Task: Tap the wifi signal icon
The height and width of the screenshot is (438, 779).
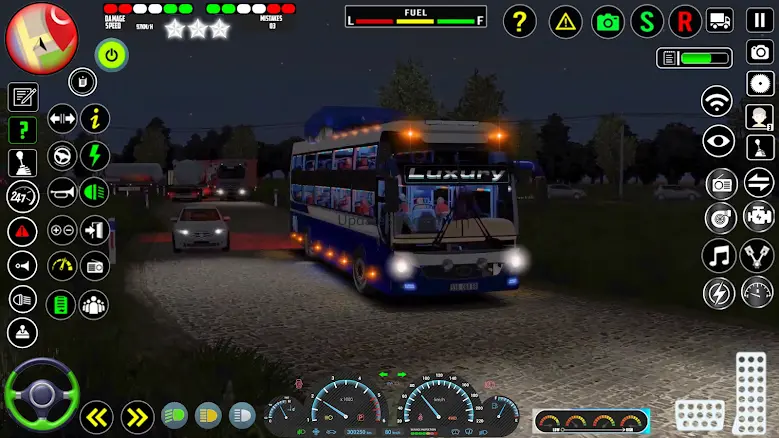Action: coord(716,102)
